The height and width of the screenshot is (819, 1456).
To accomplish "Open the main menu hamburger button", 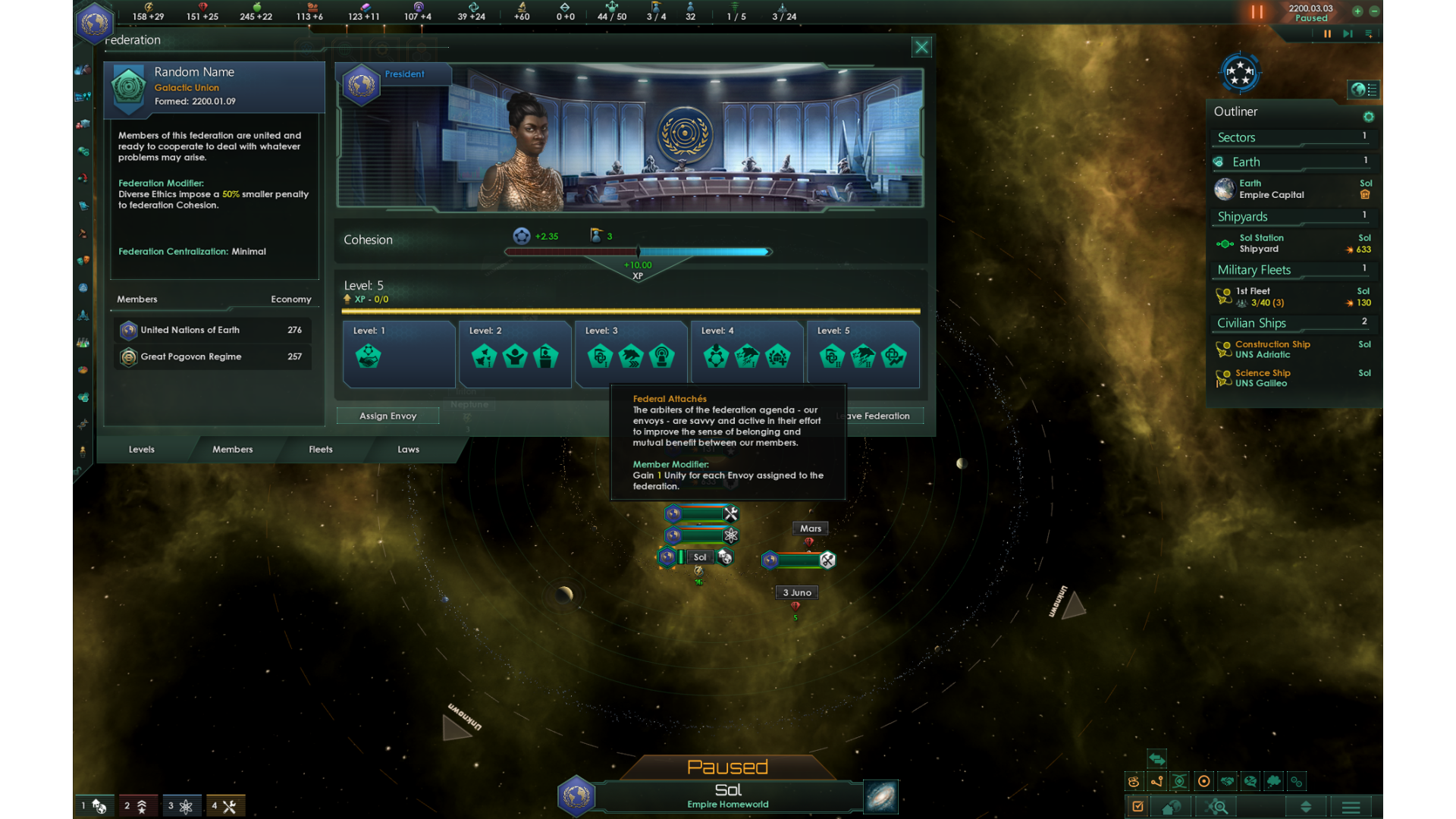I will (1351, 807).
